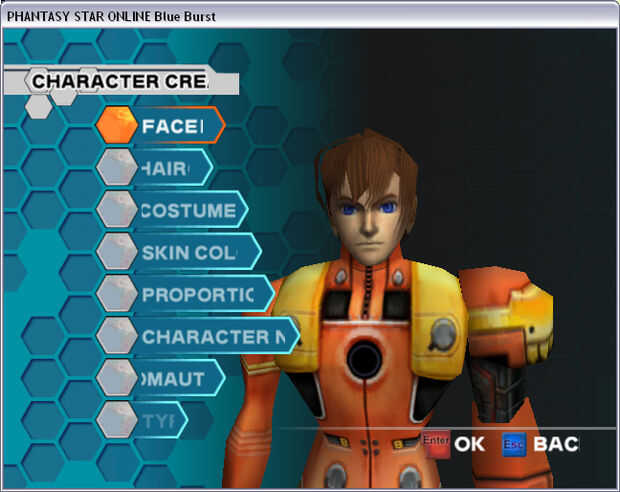Choose the Automaton menu entry
The height and width of the screenshot is (492, 620).
[172, 379]
